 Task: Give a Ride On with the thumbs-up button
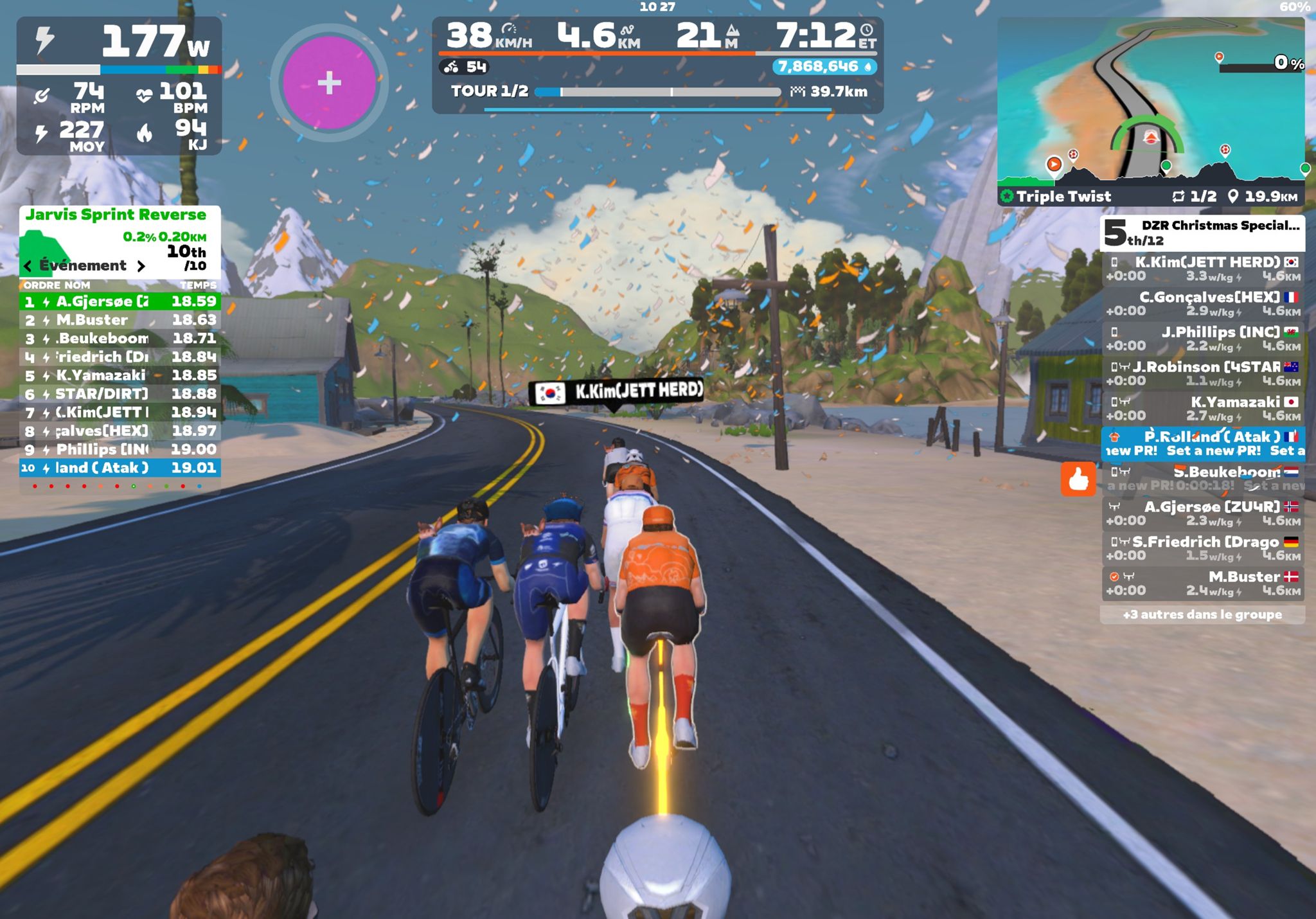coord(1078,479)
